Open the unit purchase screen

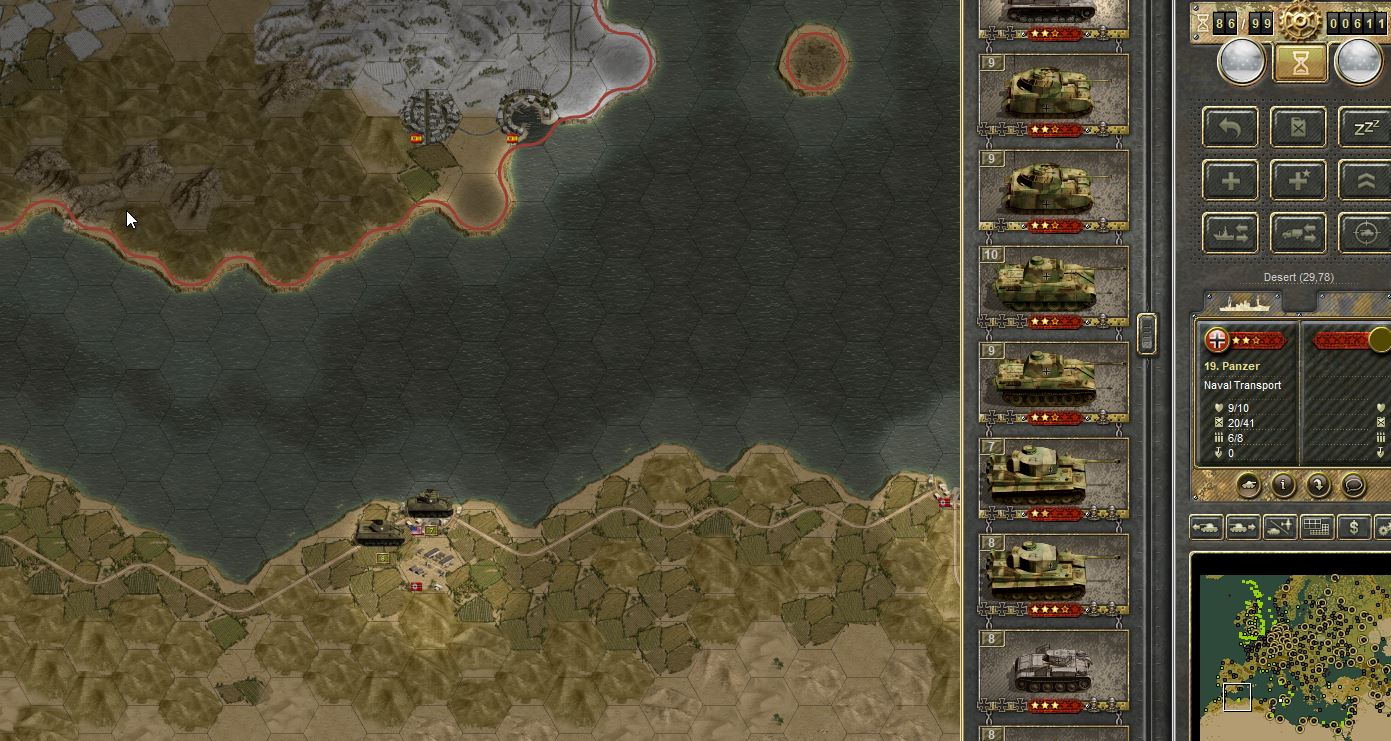[1353, 528]
